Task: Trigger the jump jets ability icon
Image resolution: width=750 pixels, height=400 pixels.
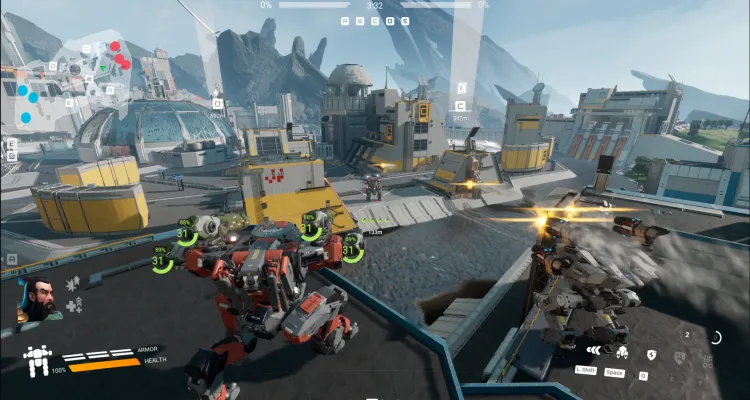Action: pyautogui.click(x=621, y=352)
